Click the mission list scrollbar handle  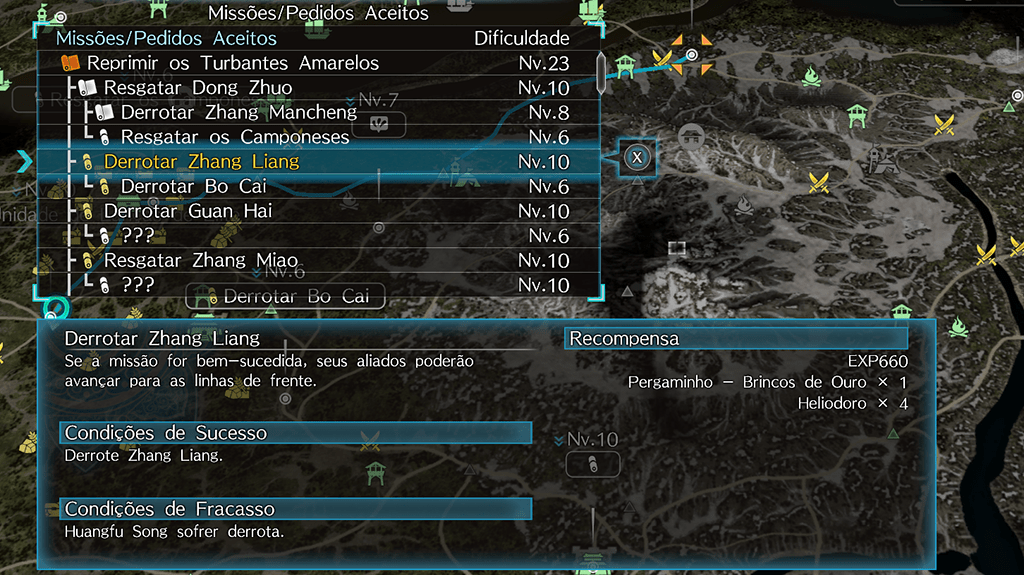601,72
